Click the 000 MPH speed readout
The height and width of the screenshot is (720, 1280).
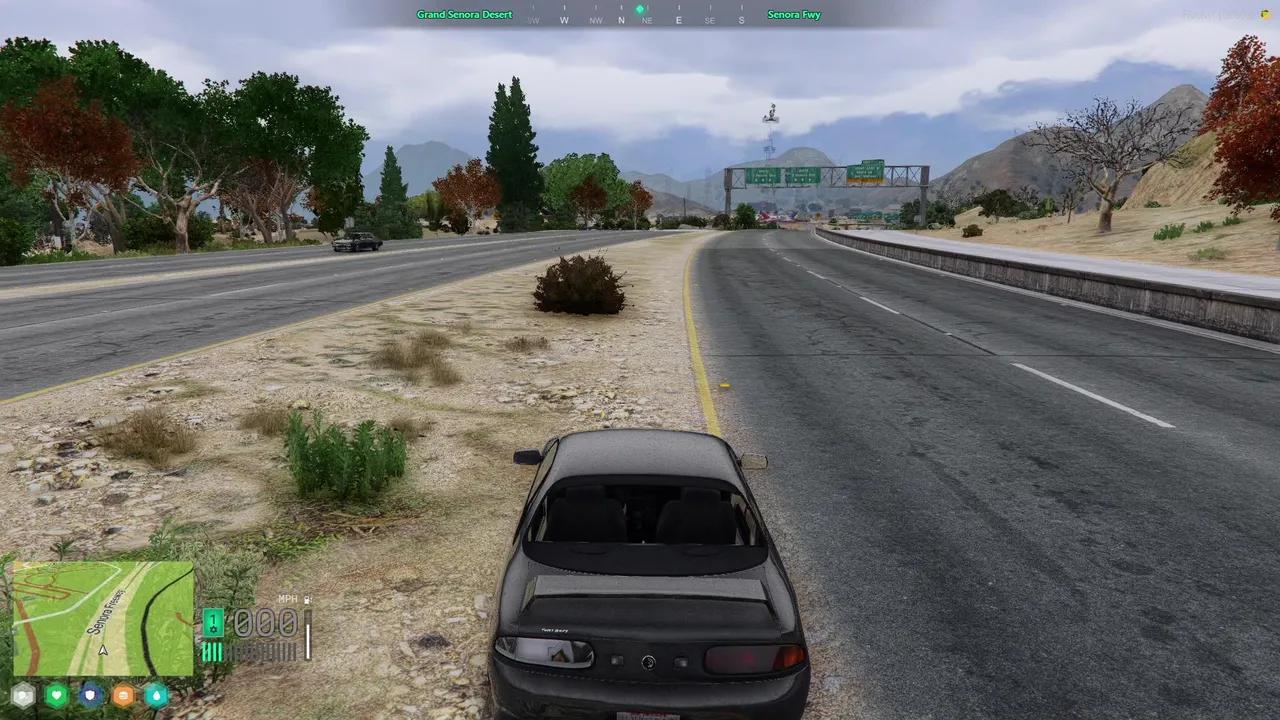pyautogui.click(x=264, y=622)
